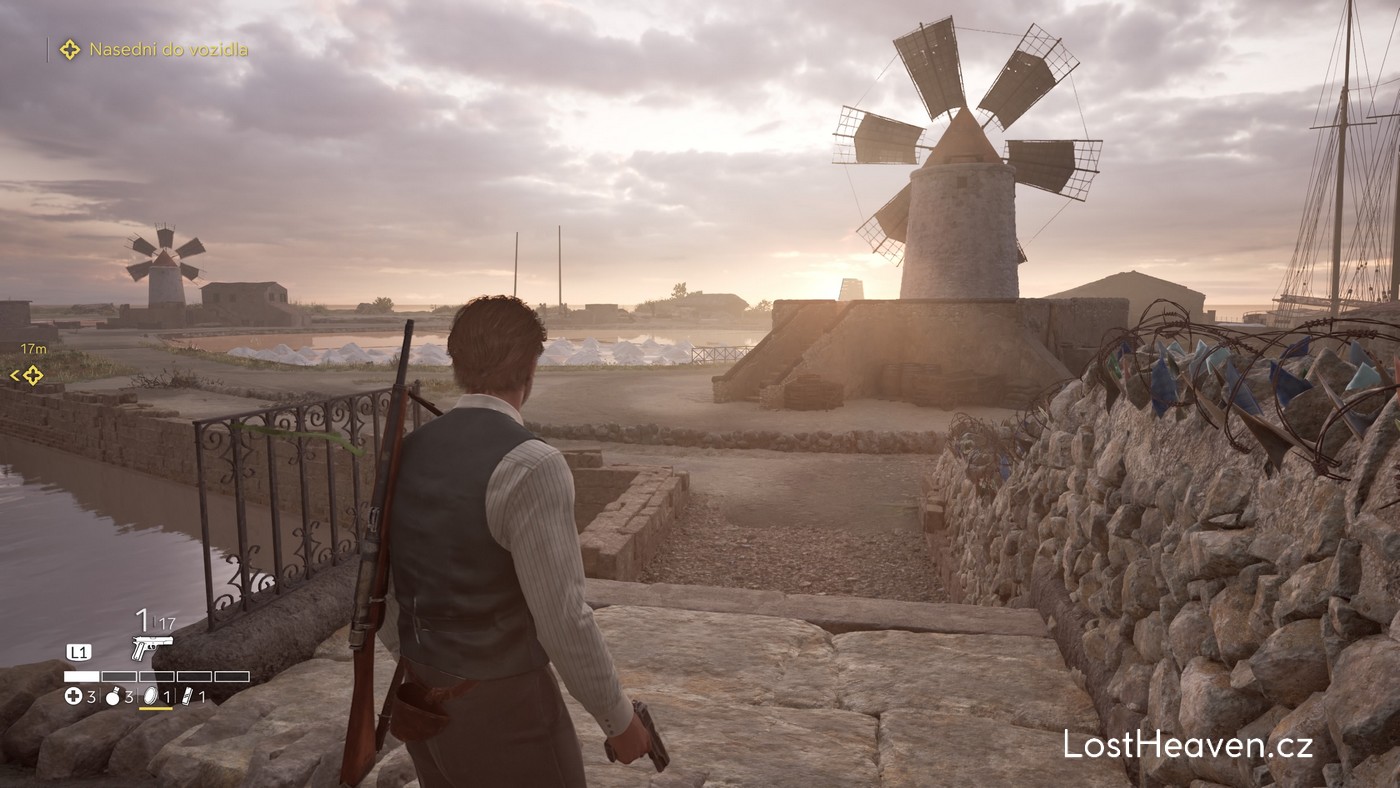Select the equipped pistol weapon icon
1400x788 pixels.
(151, 648)
